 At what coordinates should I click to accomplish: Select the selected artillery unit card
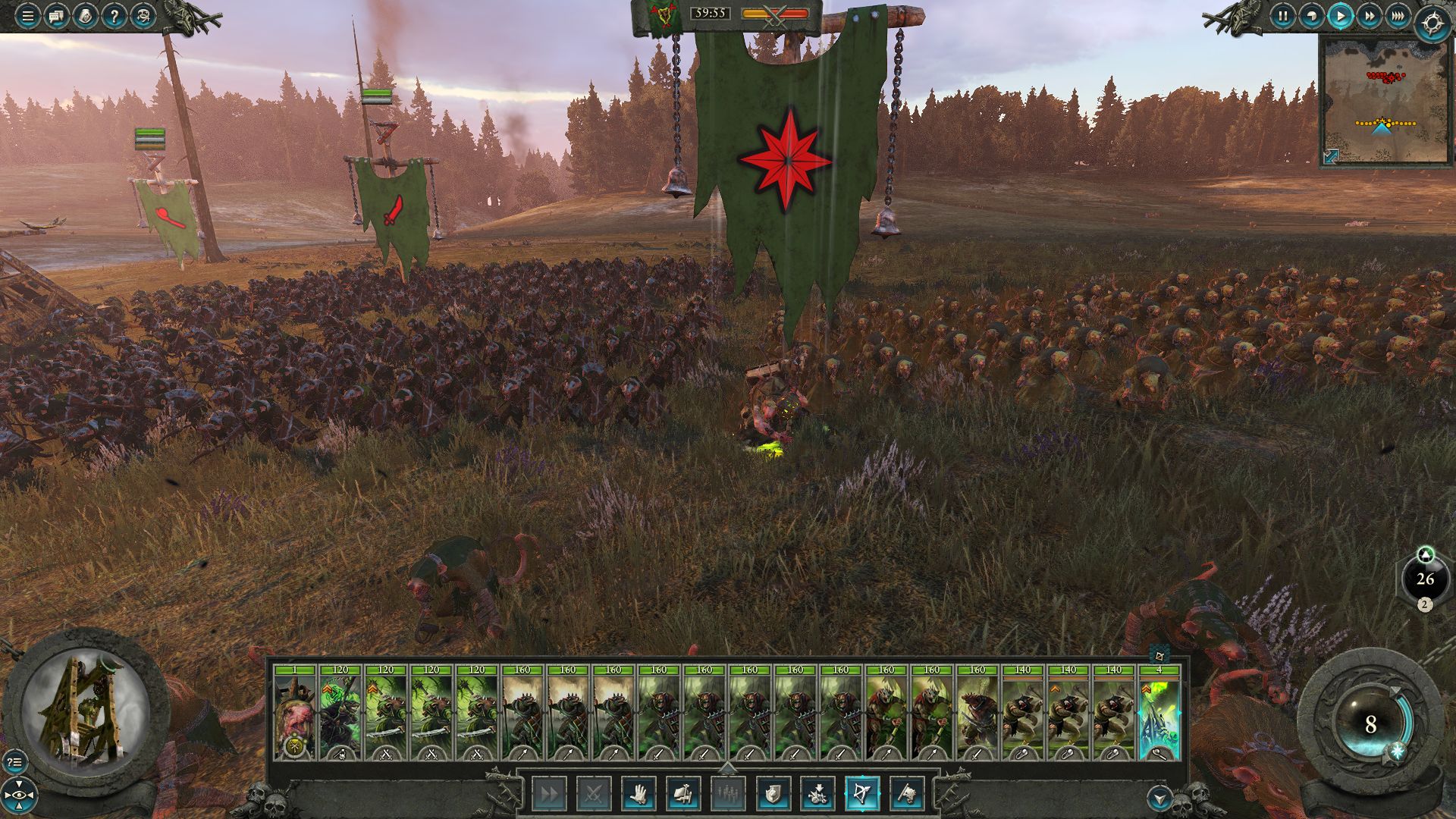(x=1159, y=713)
